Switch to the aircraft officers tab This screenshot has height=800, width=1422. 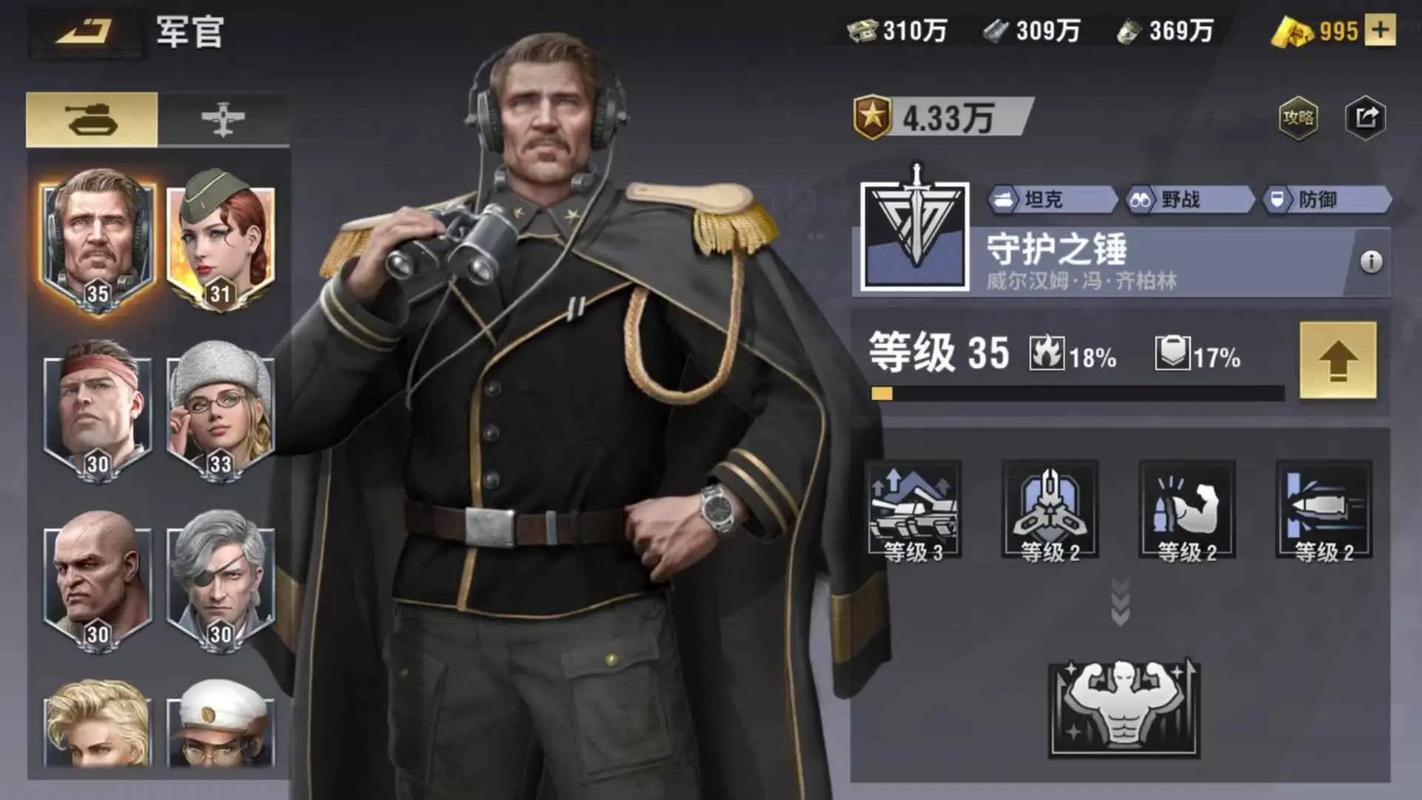[223, 120]
